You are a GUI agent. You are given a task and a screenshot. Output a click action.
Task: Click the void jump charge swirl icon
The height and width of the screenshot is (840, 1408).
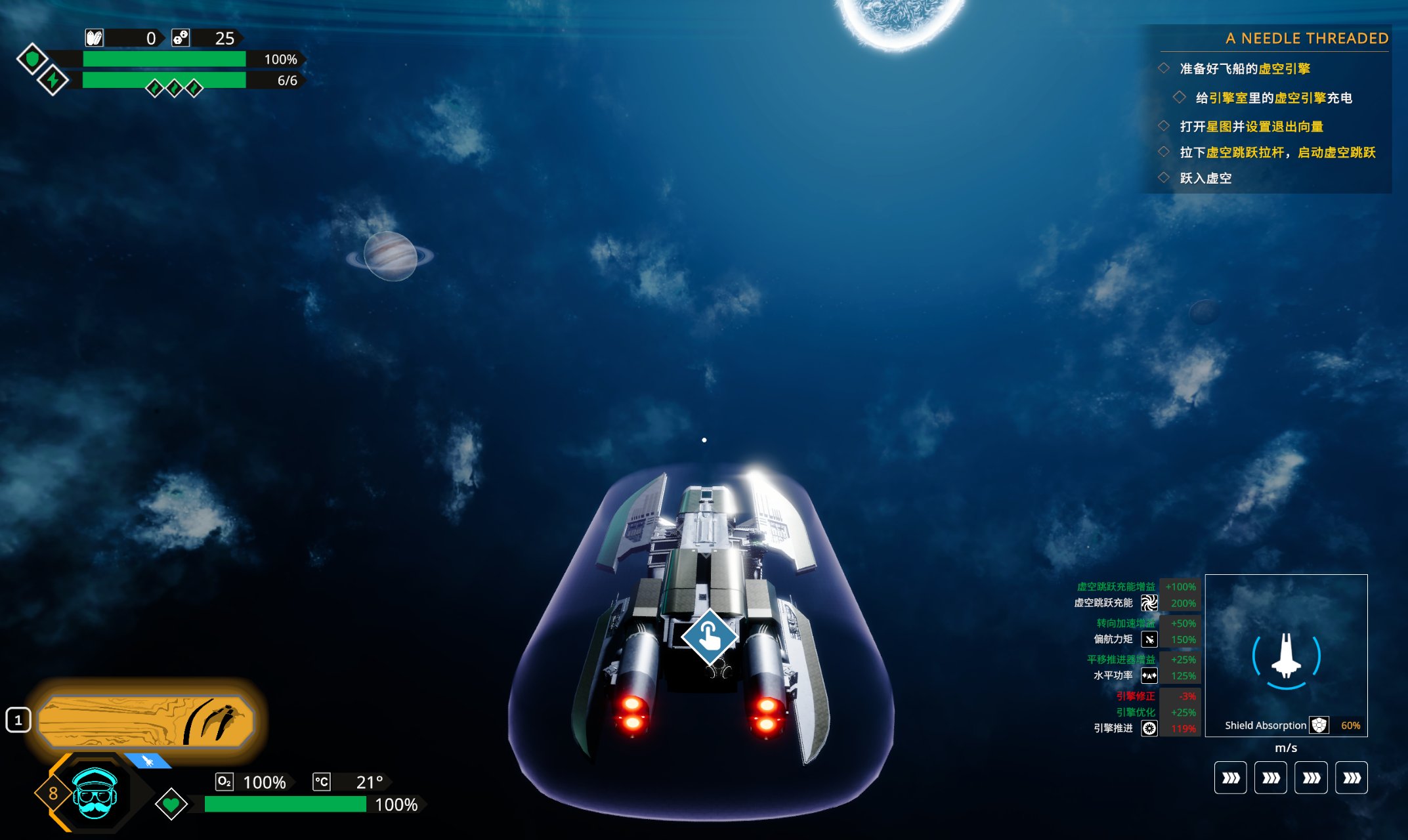1149,603
